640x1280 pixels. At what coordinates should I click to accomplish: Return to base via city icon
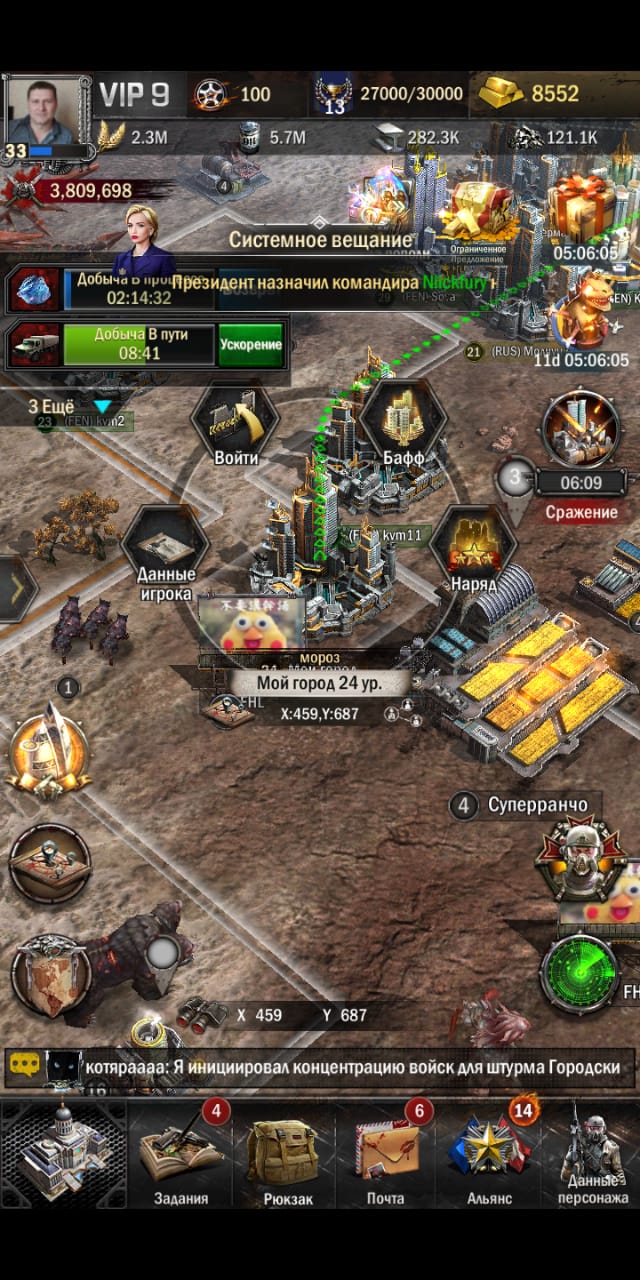[x=64, y=1152]
